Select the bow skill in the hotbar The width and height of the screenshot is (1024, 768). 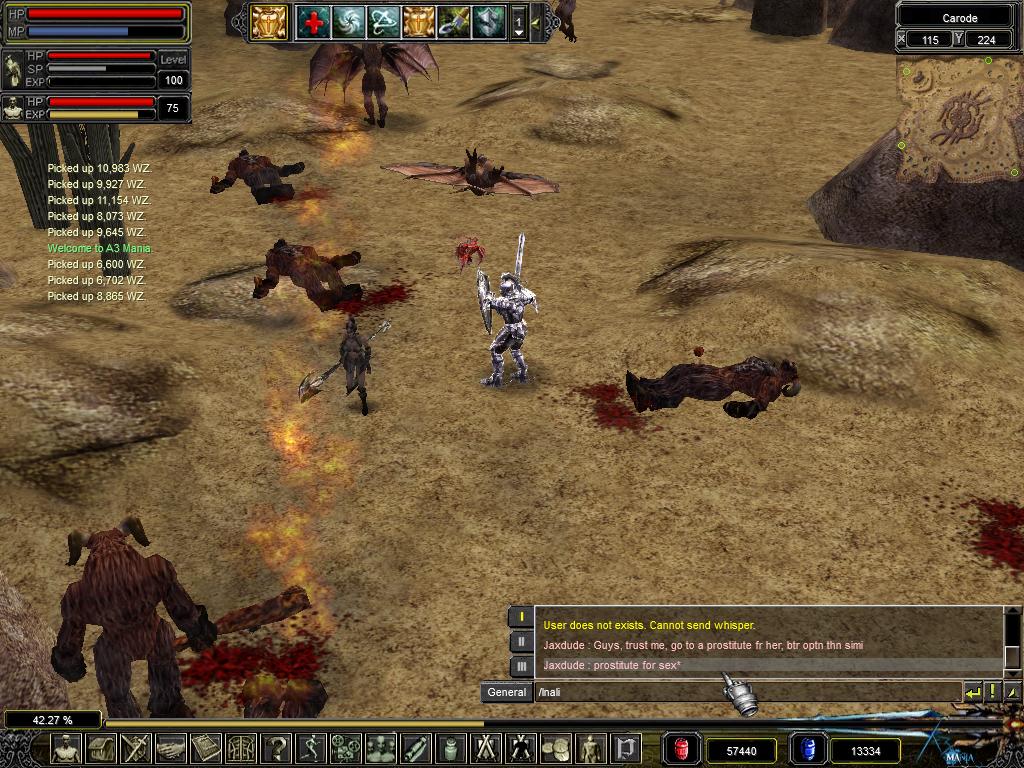click(384, 21)
